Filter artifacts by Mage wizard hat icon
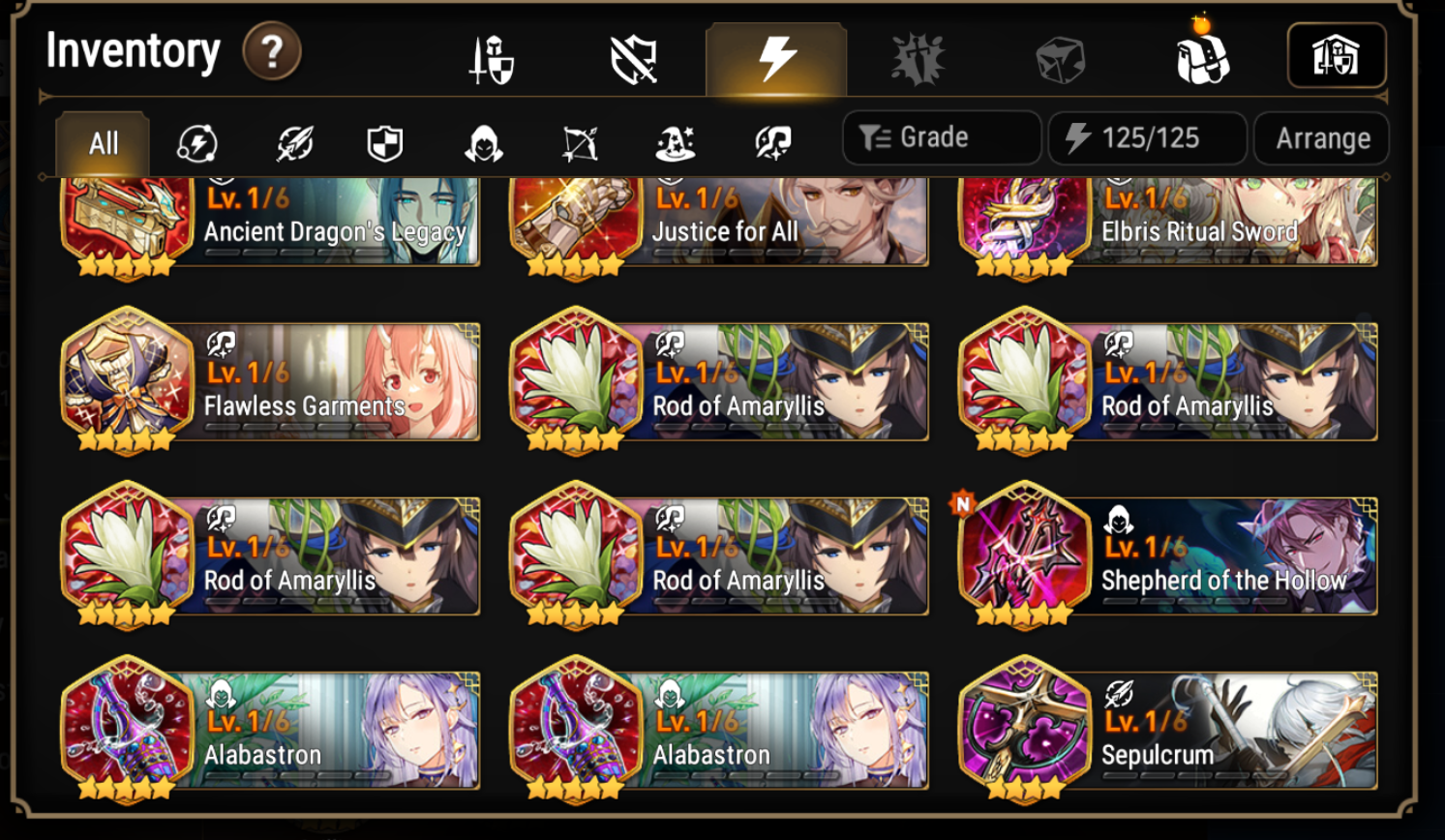Screen dimensions: 1445x840 pyautogui.click(x=675, y=143)
